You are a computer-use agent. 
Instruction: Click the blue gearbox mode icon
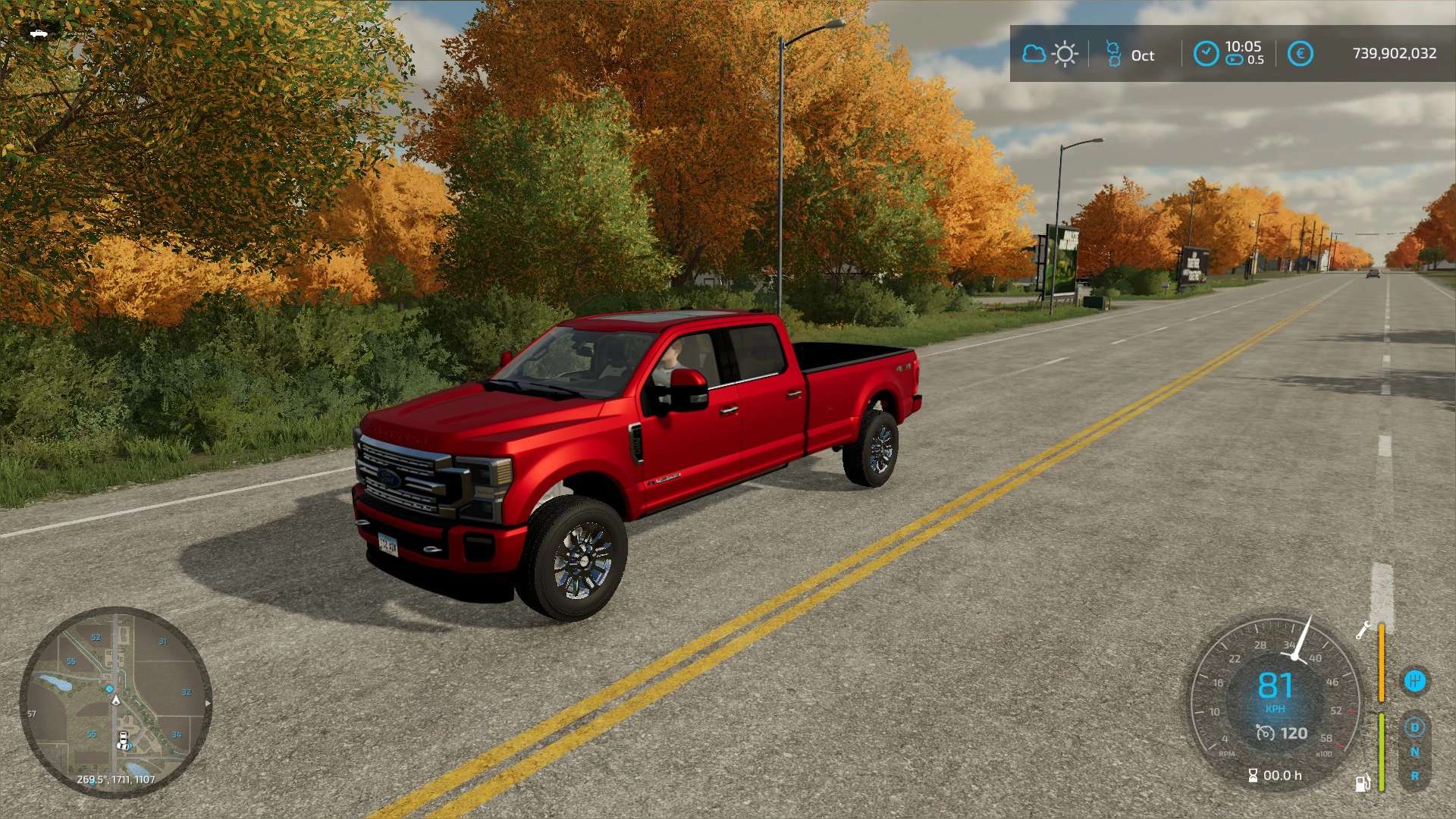click(1414, 681)
